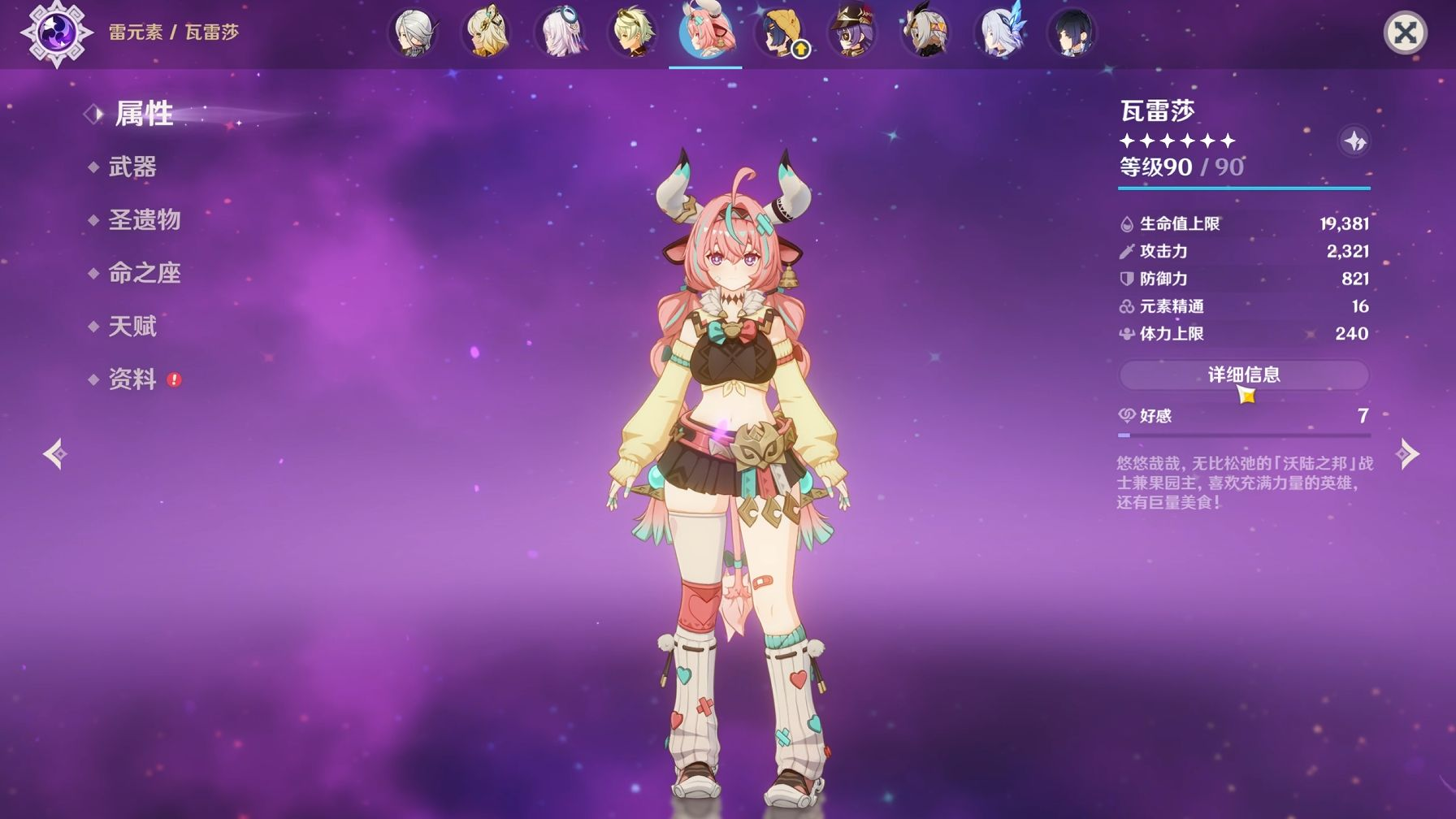Open the 资料 (Profile) entry
This screenshot has height=819, width=1456.
tap(132, 379)
